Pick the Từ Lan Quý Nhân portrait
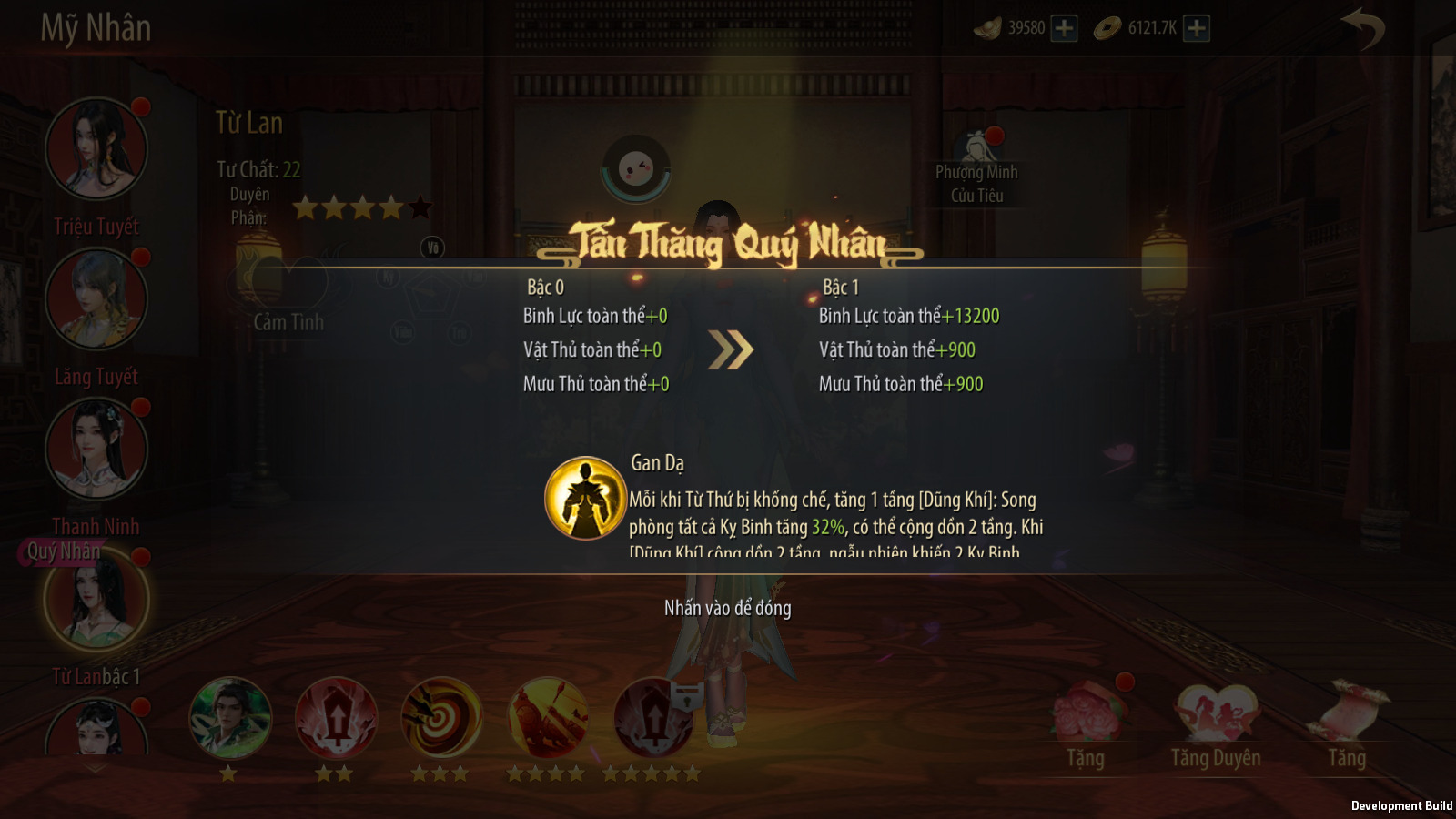The width and height of the screenshot is (1456, 819). pos(96,601)
